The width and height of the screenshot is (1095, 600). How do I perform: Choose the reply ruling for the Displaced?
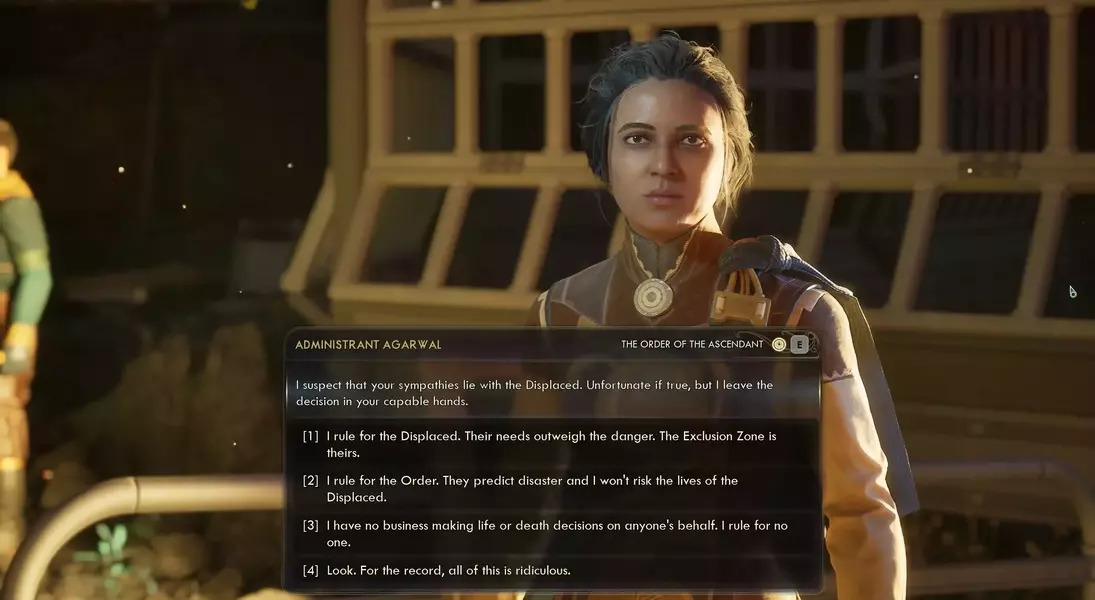[550, 444]
